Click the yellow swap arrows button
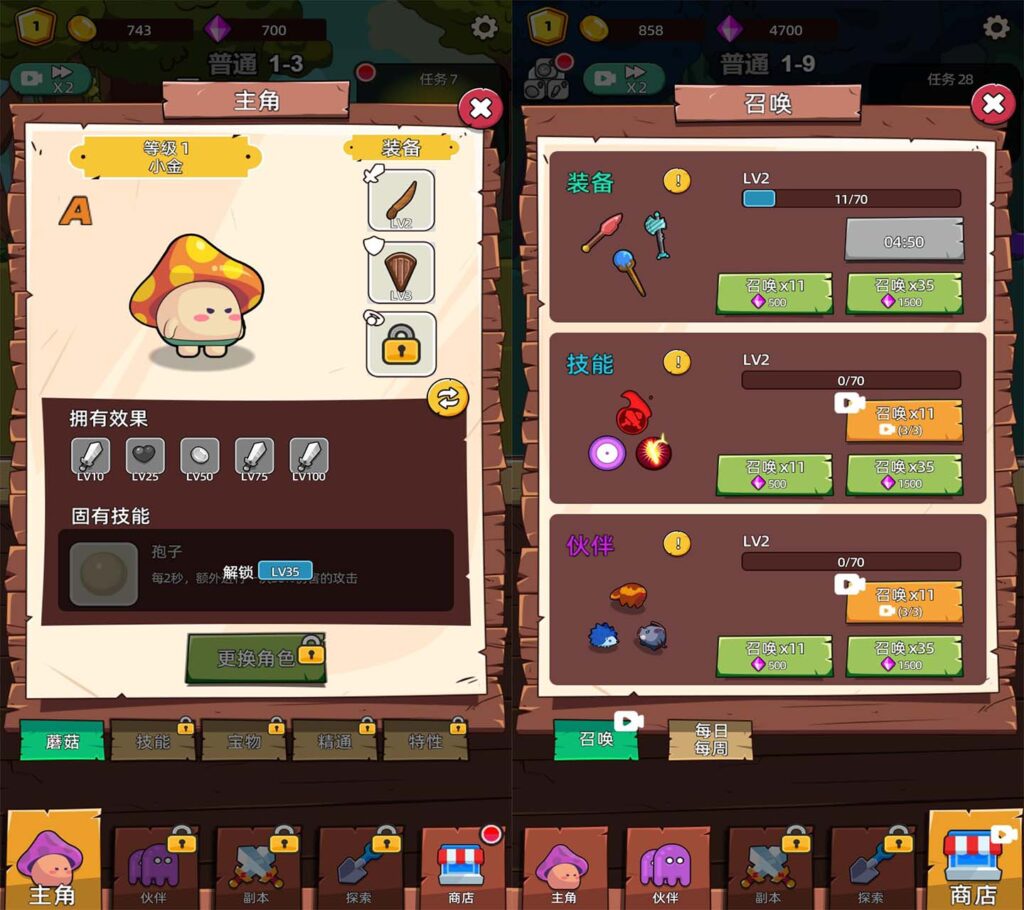 tap(447, 398)
